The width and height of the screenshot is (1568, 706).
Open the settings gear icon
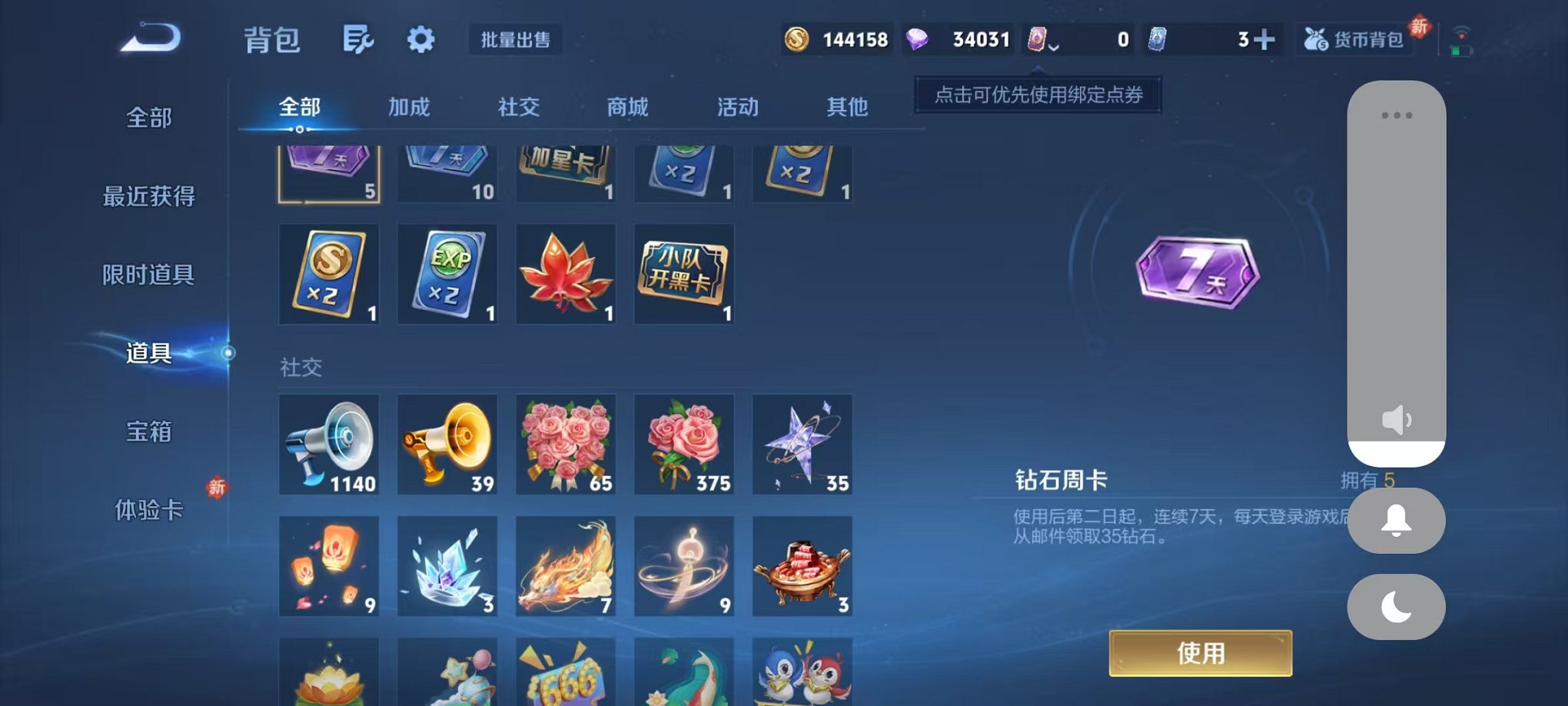tap(420, 40)
